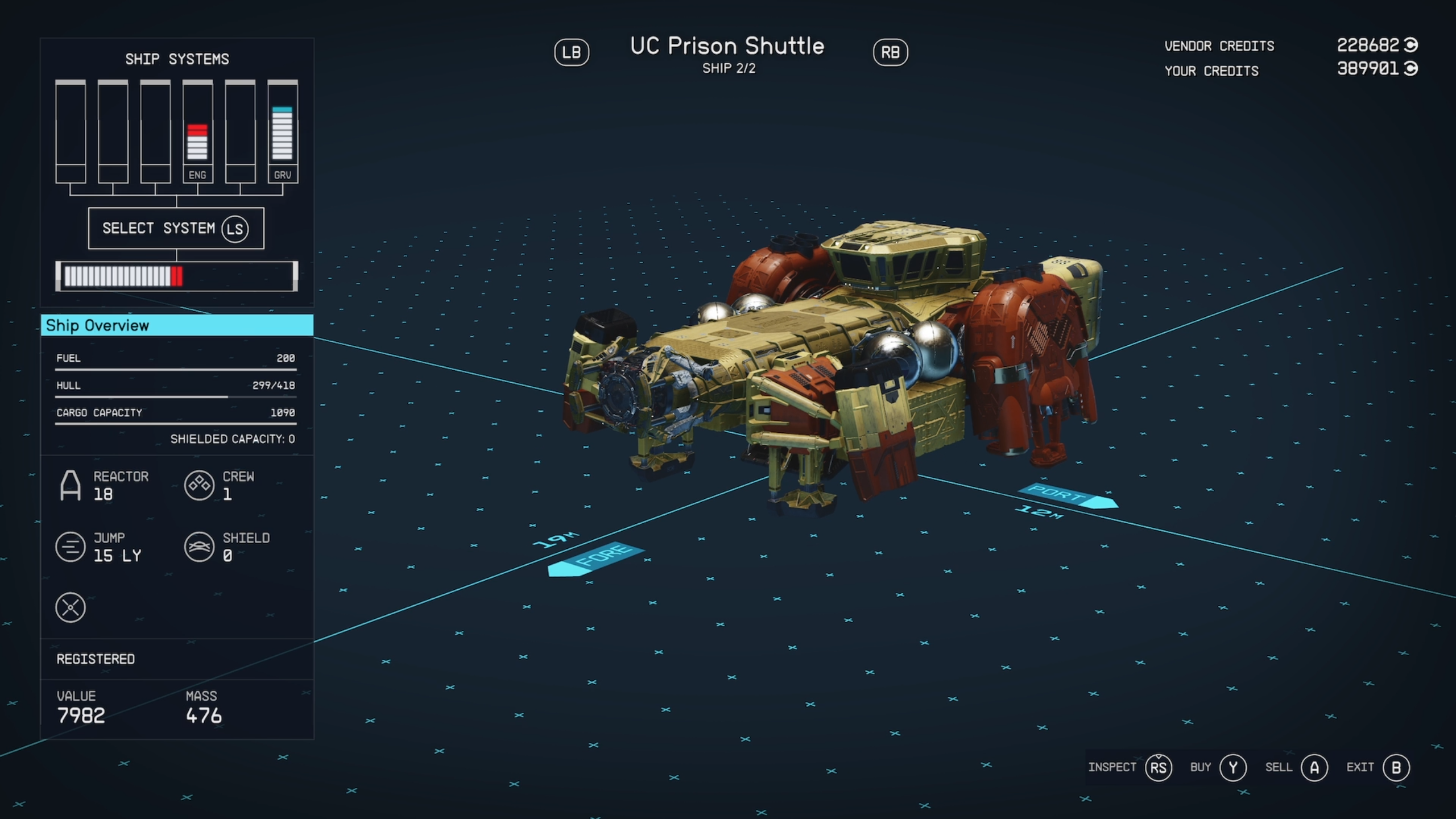Open the Ship Overview panel header

click(177, 325)
